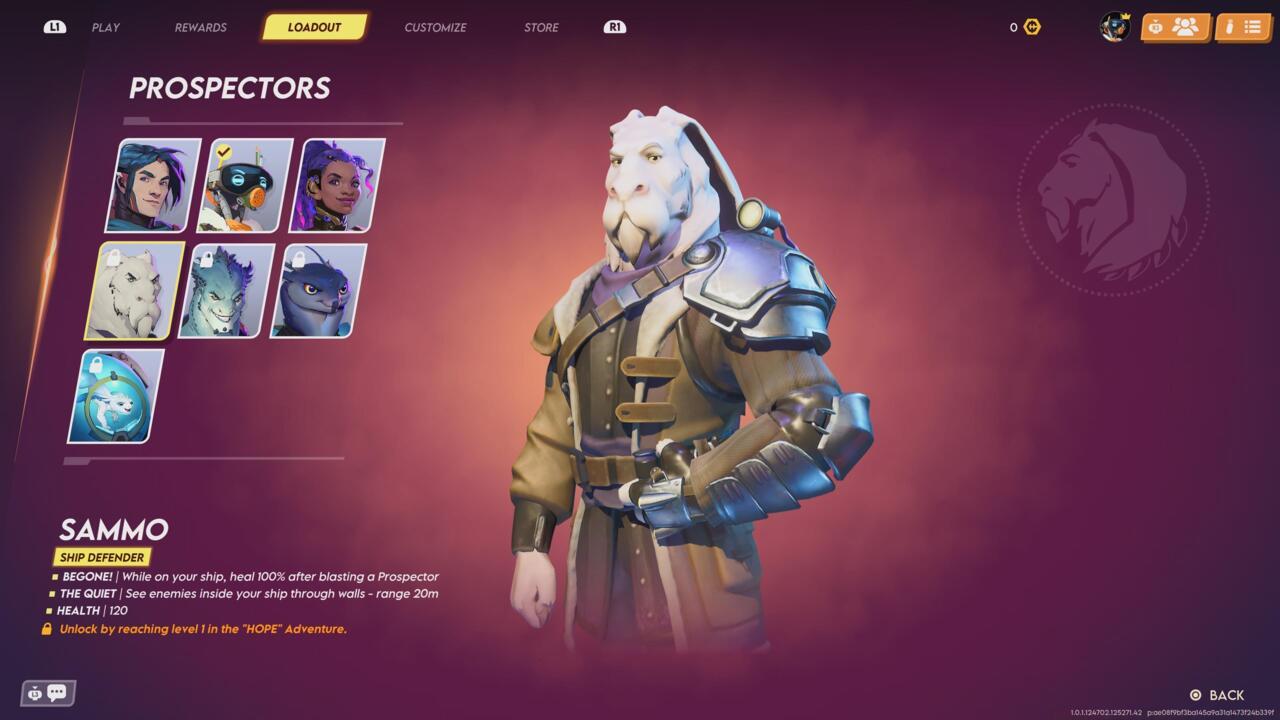1280x720 pixels.
Task: Click the L1 shoulder button indicator
Action: tap(55, 27)
